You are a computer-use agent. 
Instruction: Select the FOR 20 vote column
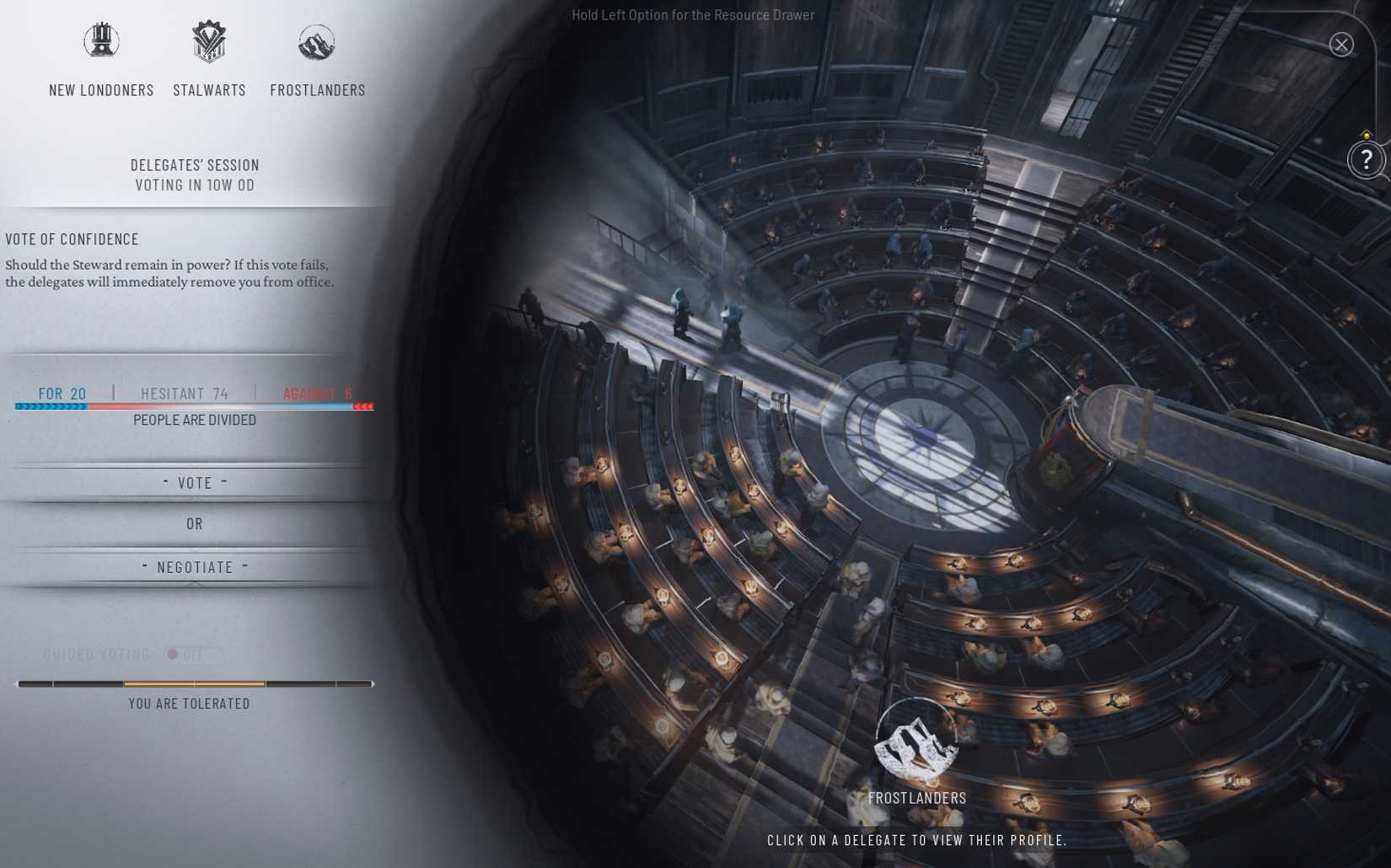[x=62, y=393]
